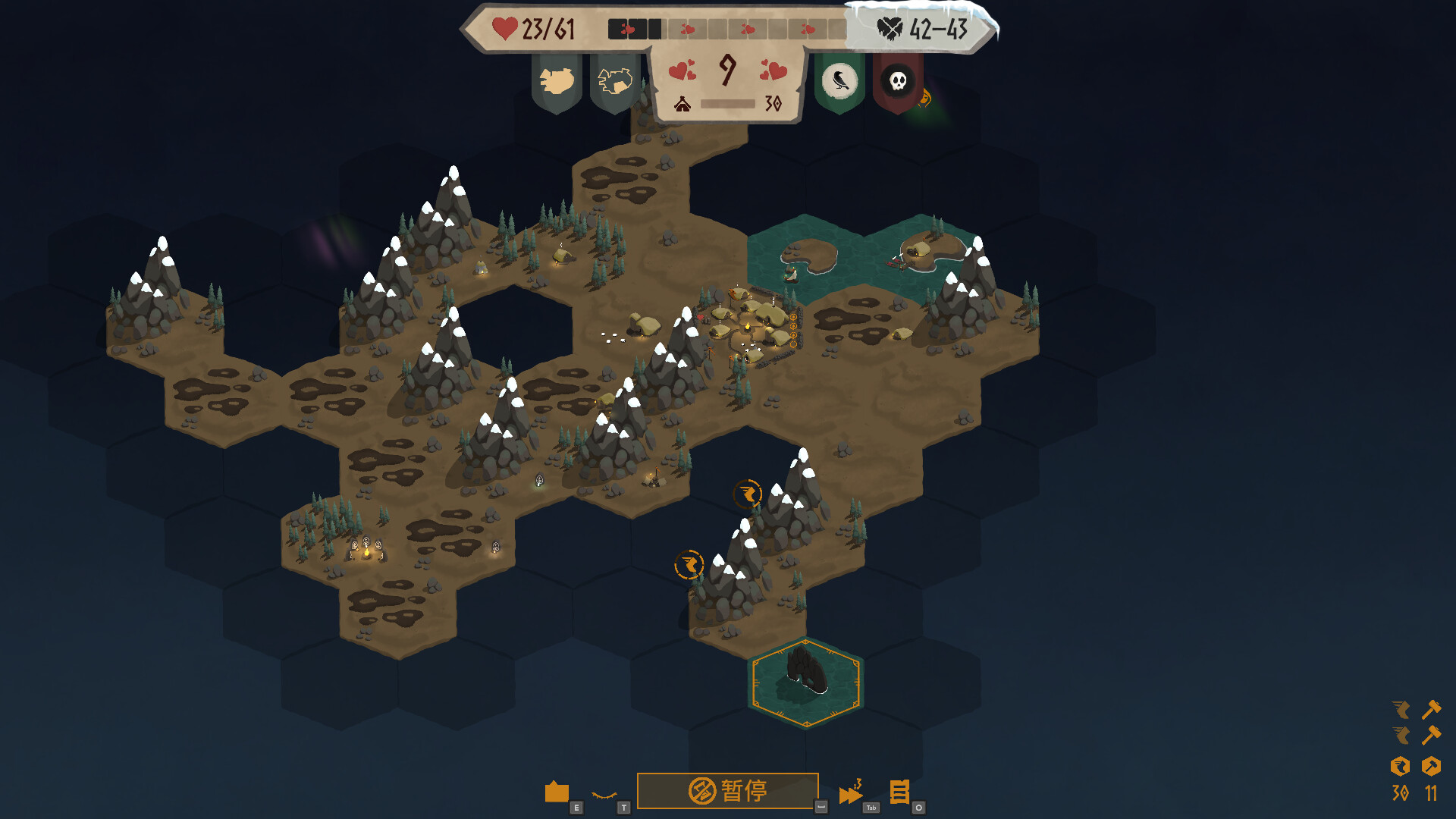This screenshot has width=1456, height=819.
Task: Toggle the closed-eye view icon
Action: pyautogui.click(x=604, y=795)
